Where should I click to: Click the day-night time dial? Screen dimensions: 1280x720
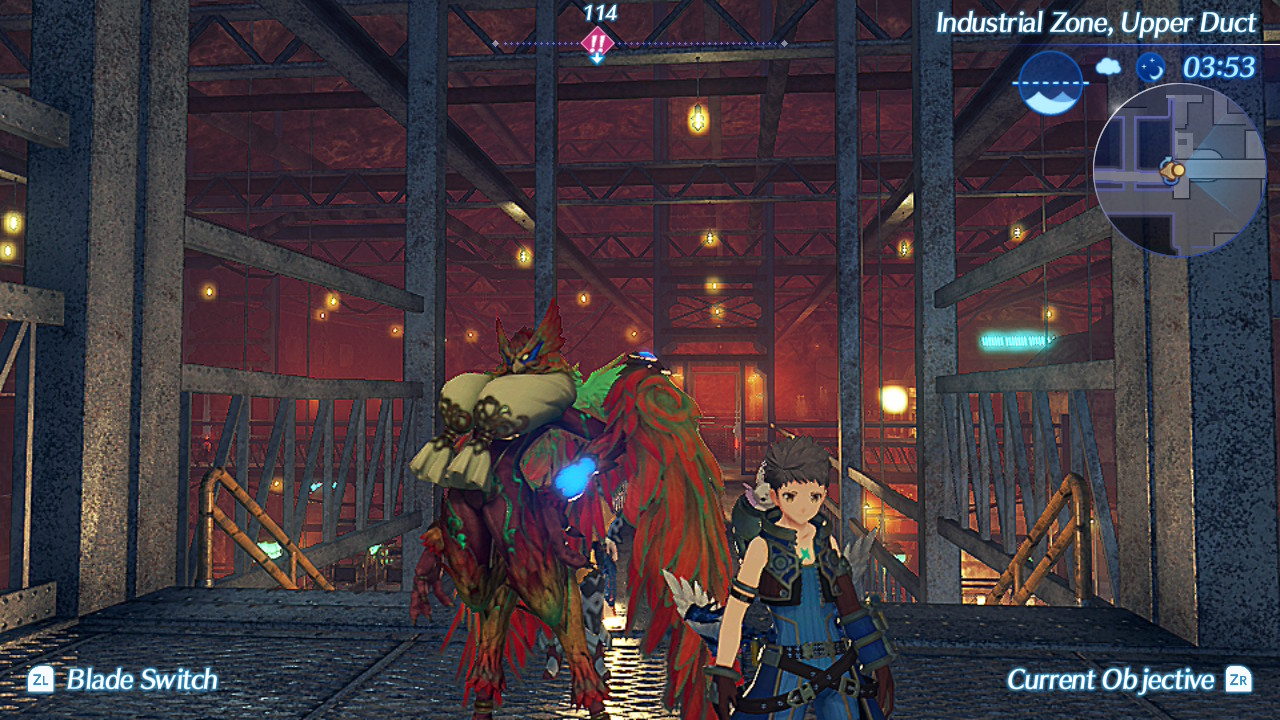pos(1050,82)
